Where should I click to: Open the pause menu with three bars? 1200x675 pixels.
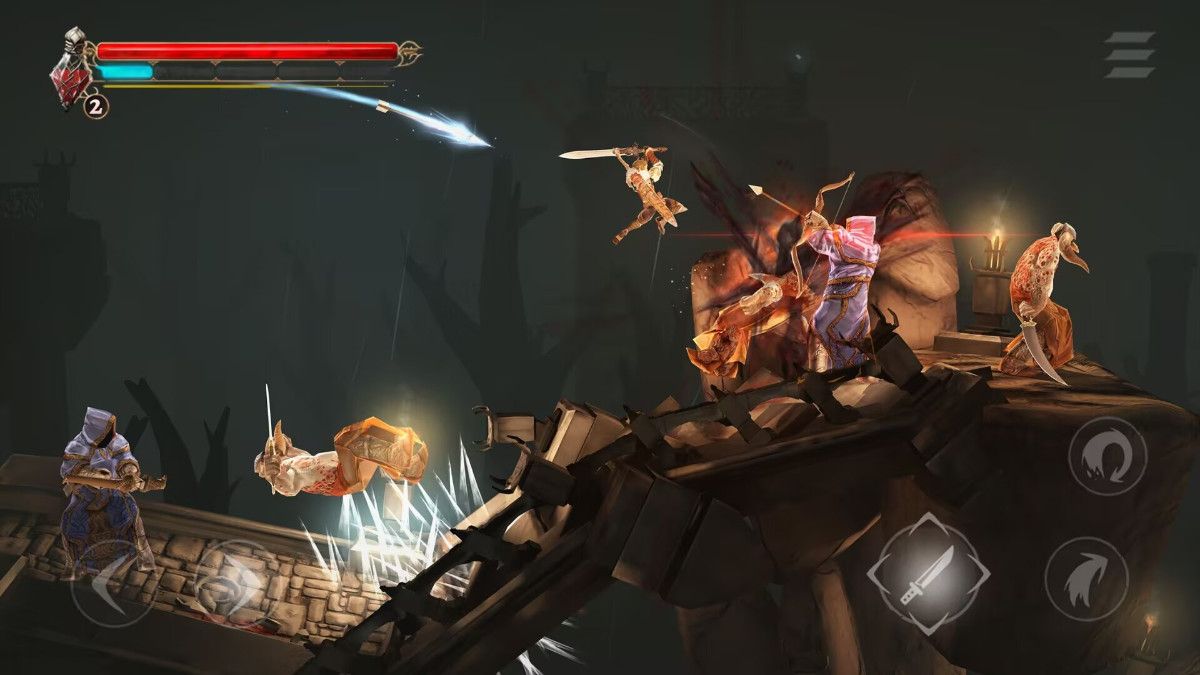(x=1129, y=55)
